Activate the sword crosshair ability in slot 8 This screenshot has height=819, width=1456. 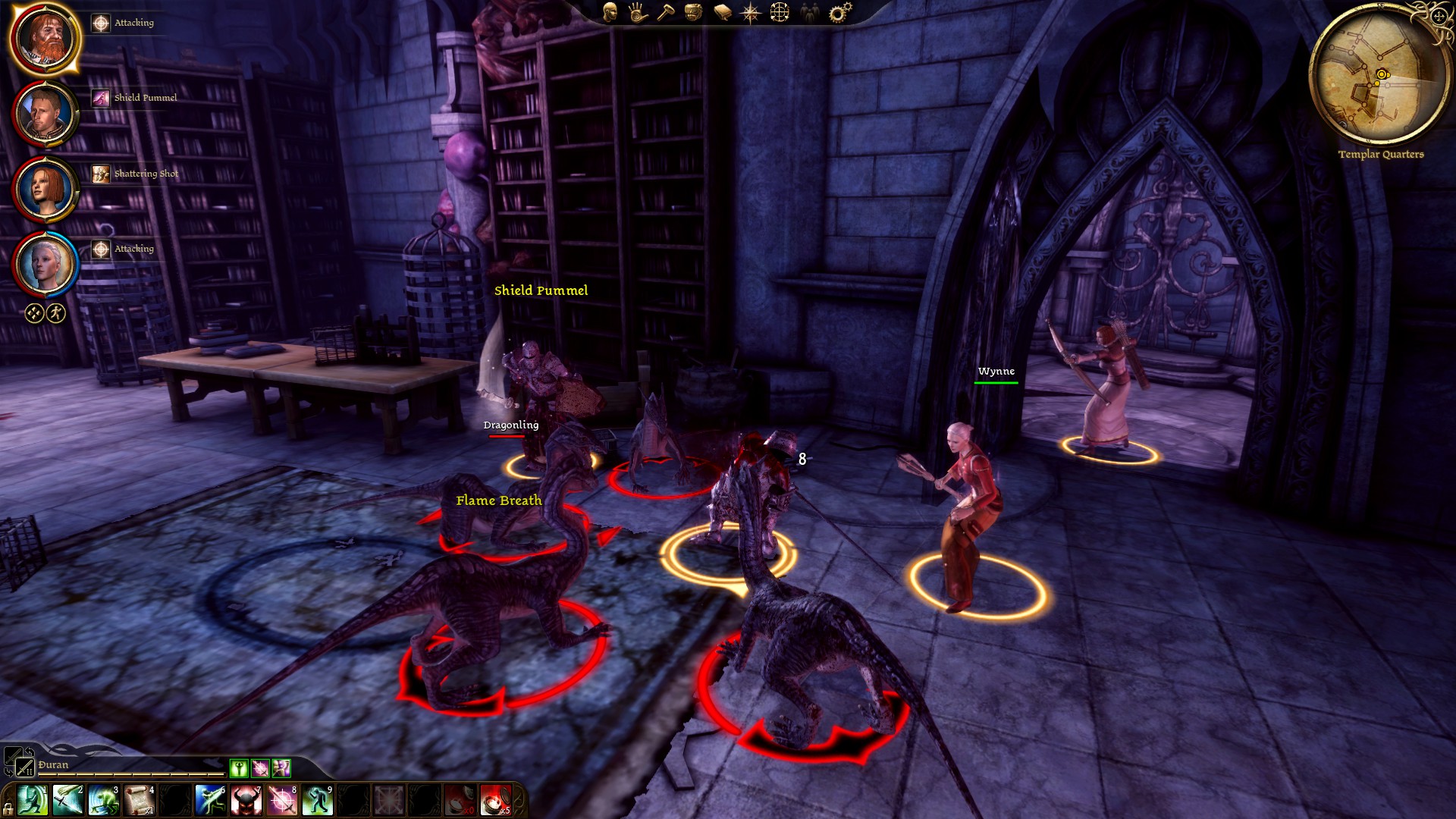click(282, 801)
